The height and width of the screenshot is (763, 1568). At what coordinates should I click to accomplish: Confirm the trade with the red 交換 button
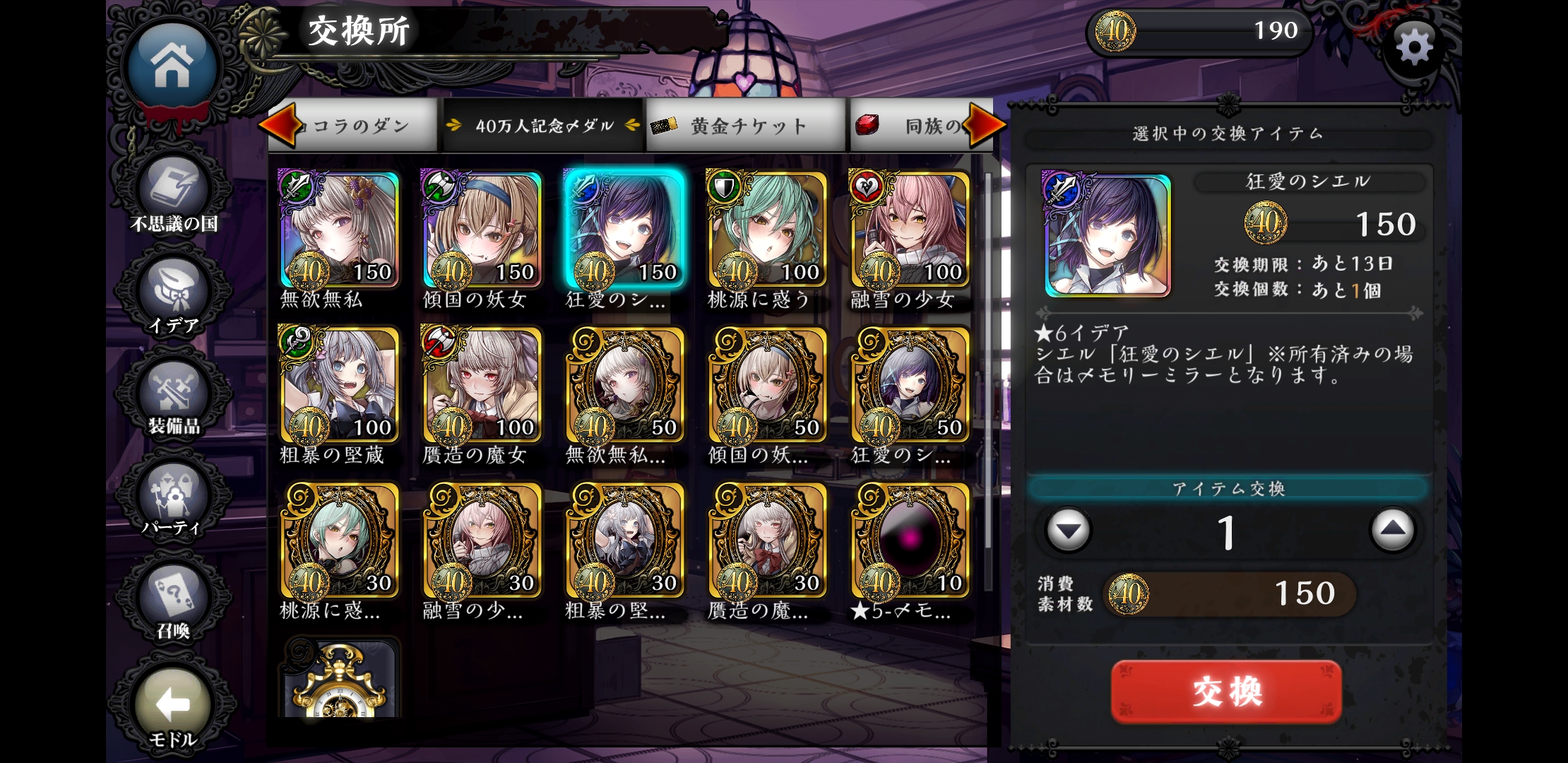tap(1226, 691)
